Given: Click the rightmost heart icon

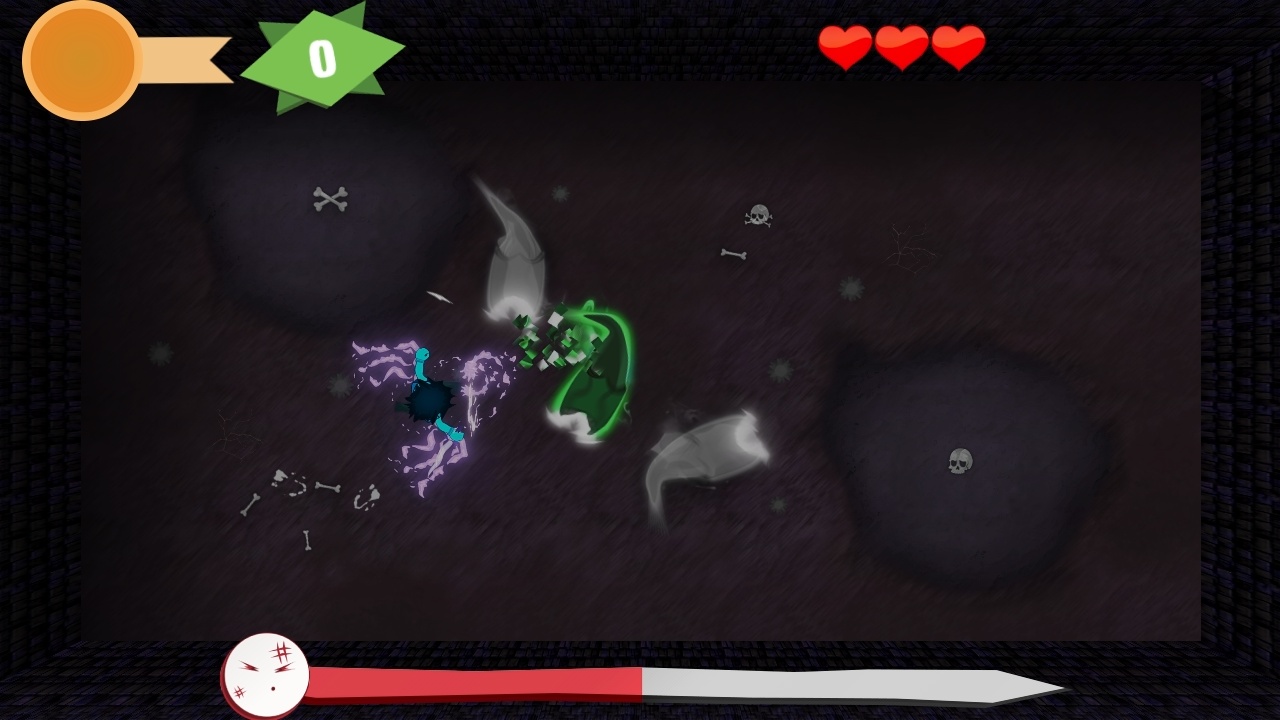Looking at the screenshot, I should point(958,44).
